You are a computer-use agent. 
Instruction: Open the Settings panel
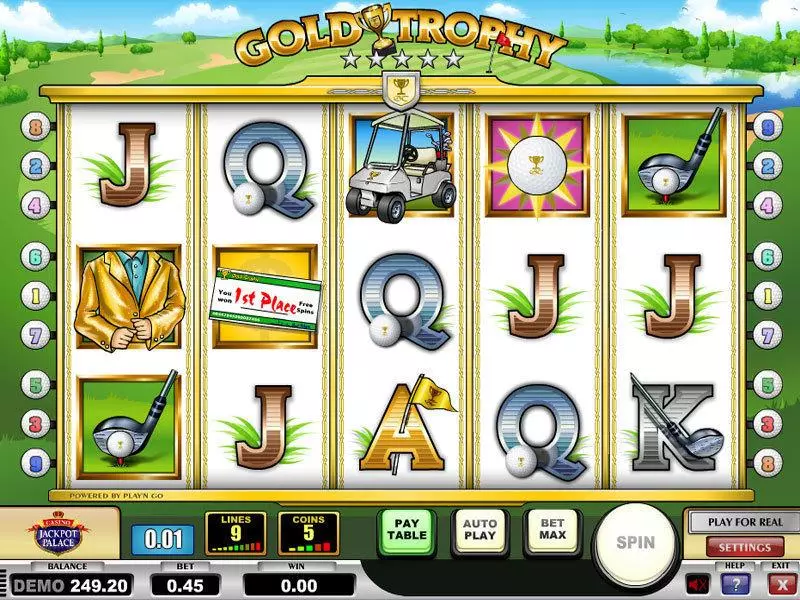pyautogui.click(x=744, y=547)
